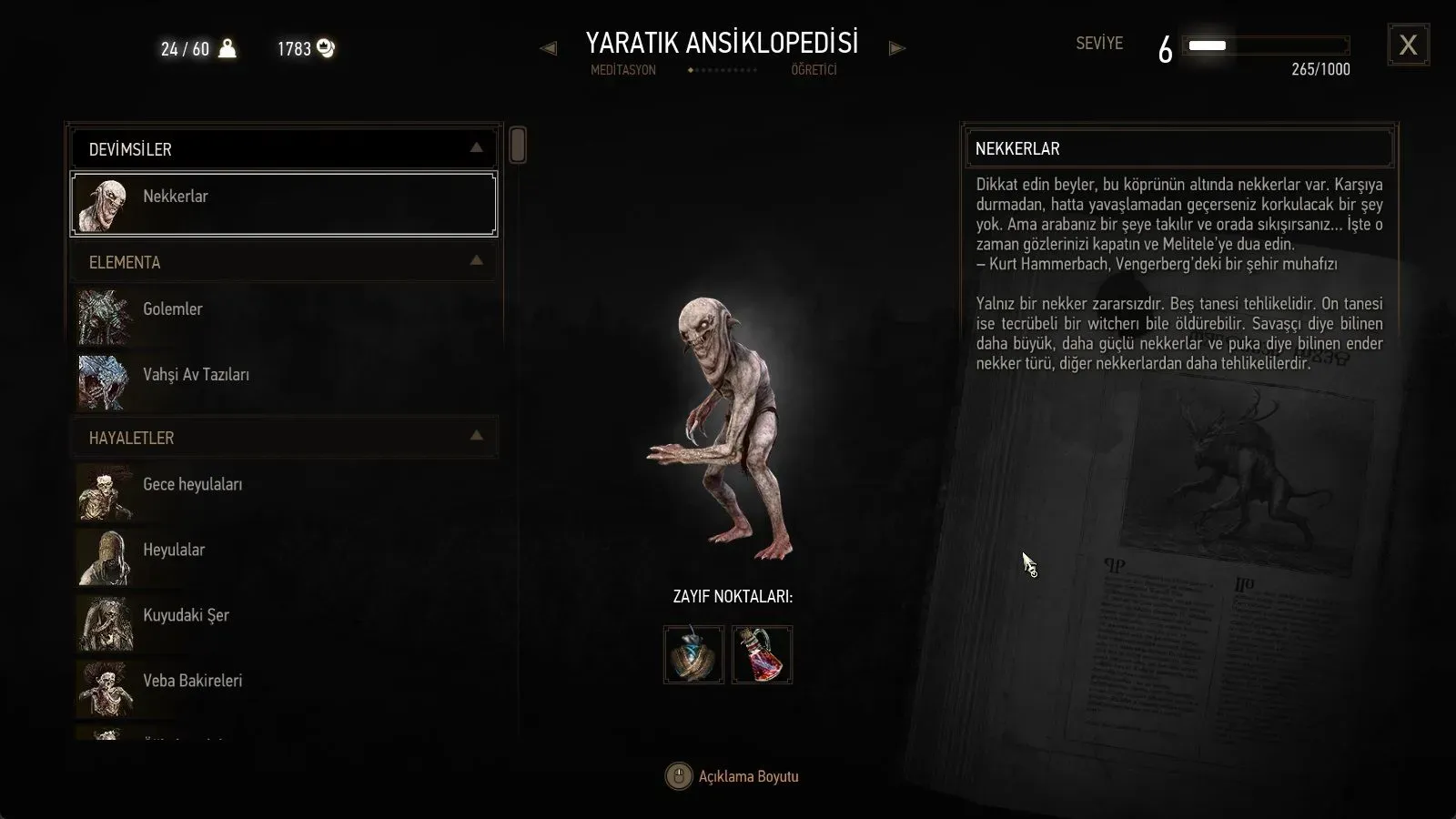Select the blue oil weakness icon
Image resolution: width=1456 pixels, height=819 pixels.
point(693,654)
